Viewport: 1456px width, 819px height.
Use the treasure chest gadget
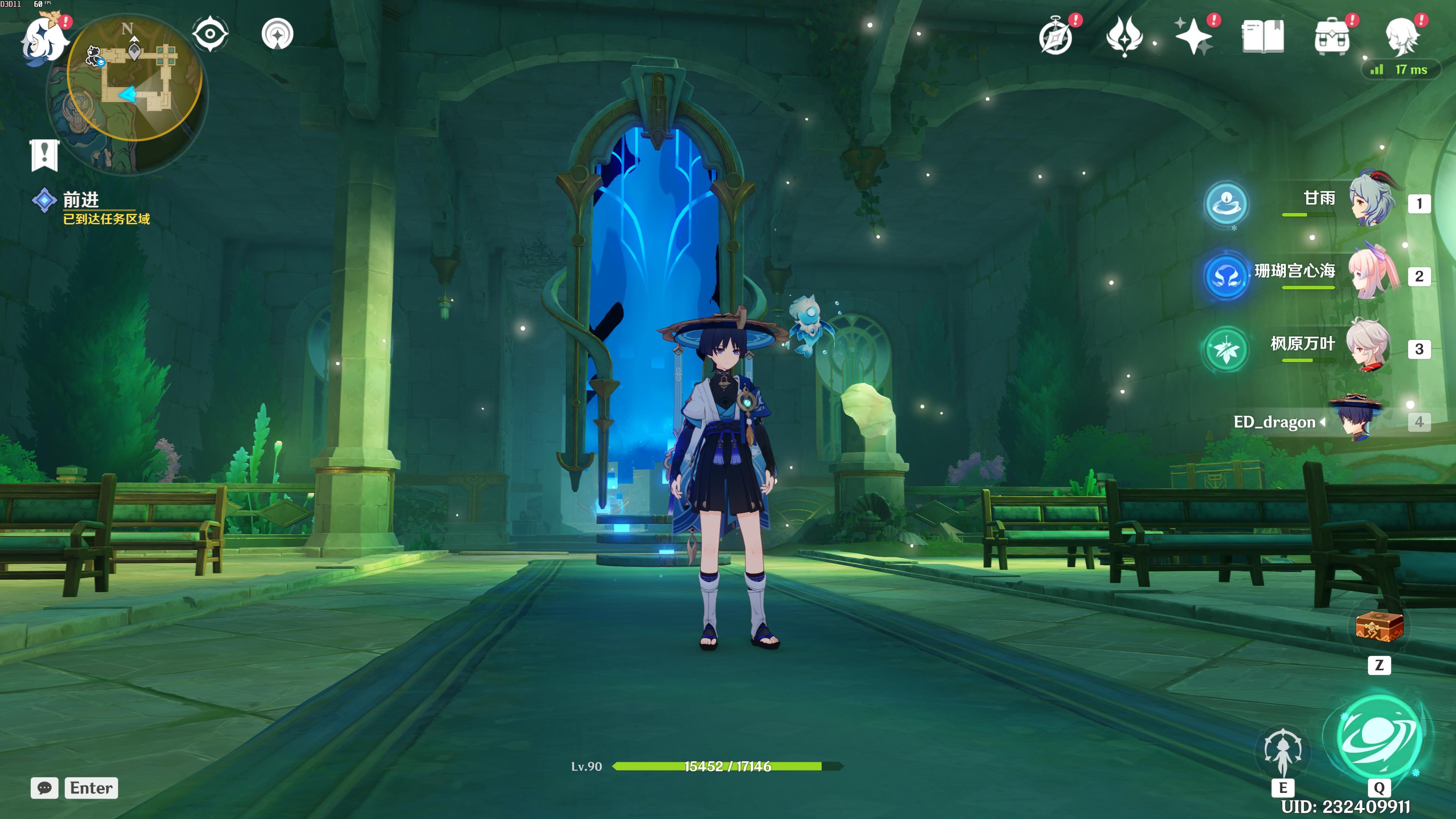pyautogui.click(x=1379, y=627)
